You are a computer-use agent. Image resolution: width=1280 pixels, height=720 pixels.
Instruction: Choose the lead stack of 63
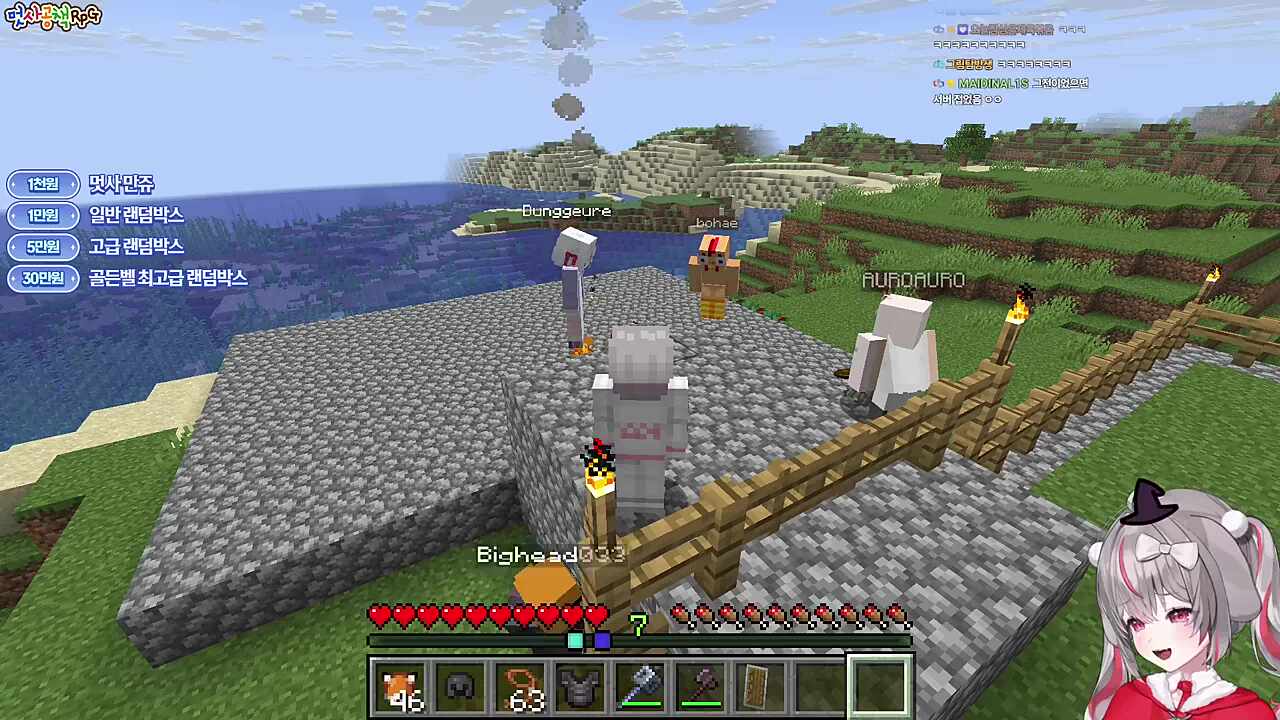point(520,687)
